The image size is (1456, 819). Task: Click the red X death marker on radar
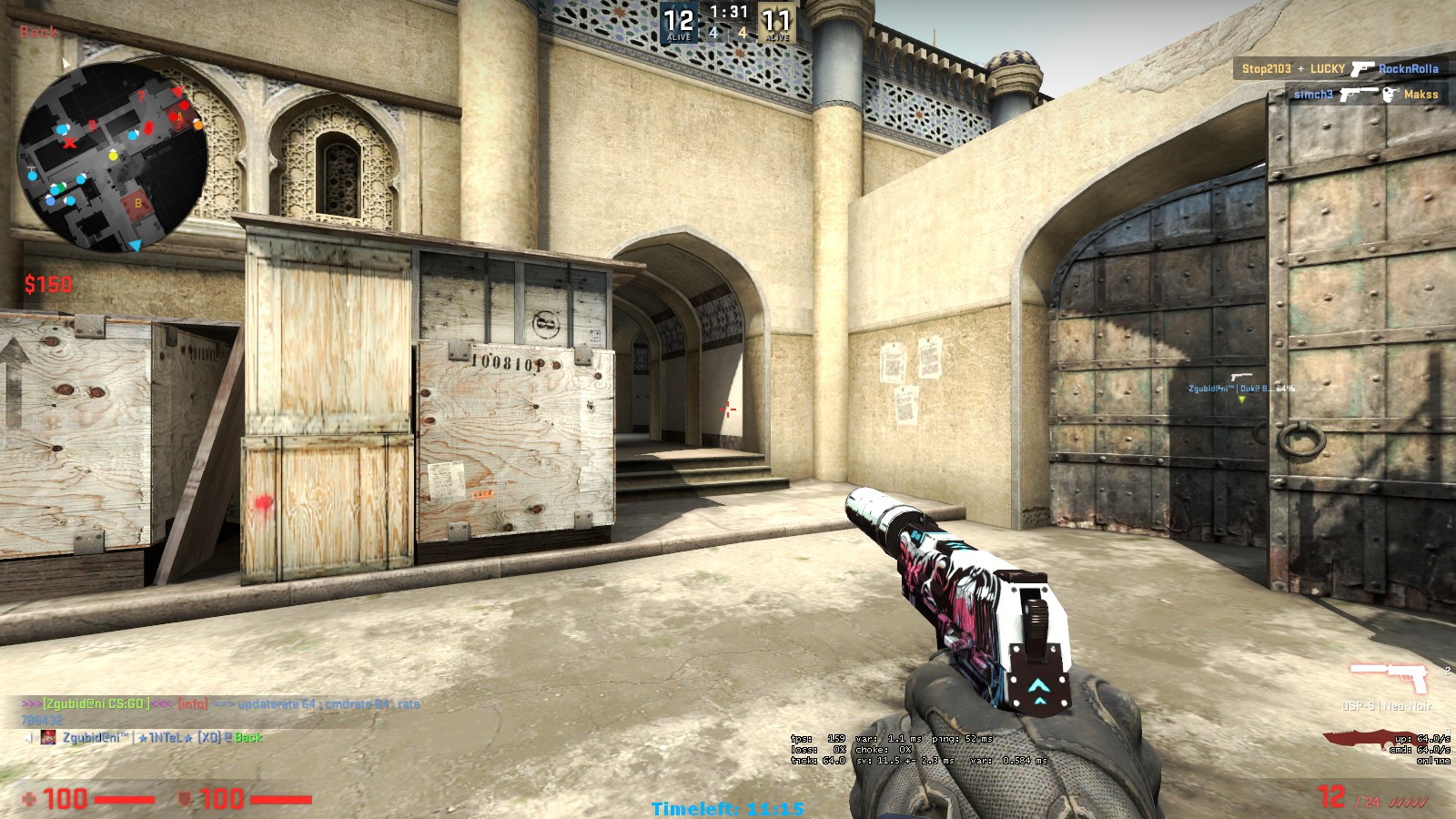[70, 143]
